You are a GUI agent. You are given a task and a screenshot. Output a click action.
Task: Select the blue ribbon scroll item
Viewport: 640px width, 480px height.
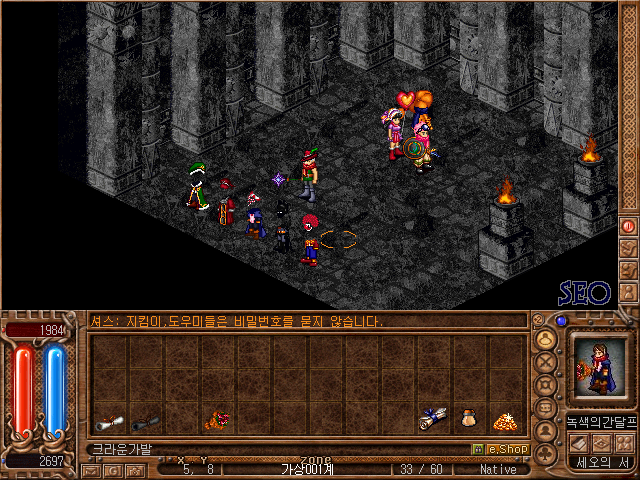click(x=433, y=419)
